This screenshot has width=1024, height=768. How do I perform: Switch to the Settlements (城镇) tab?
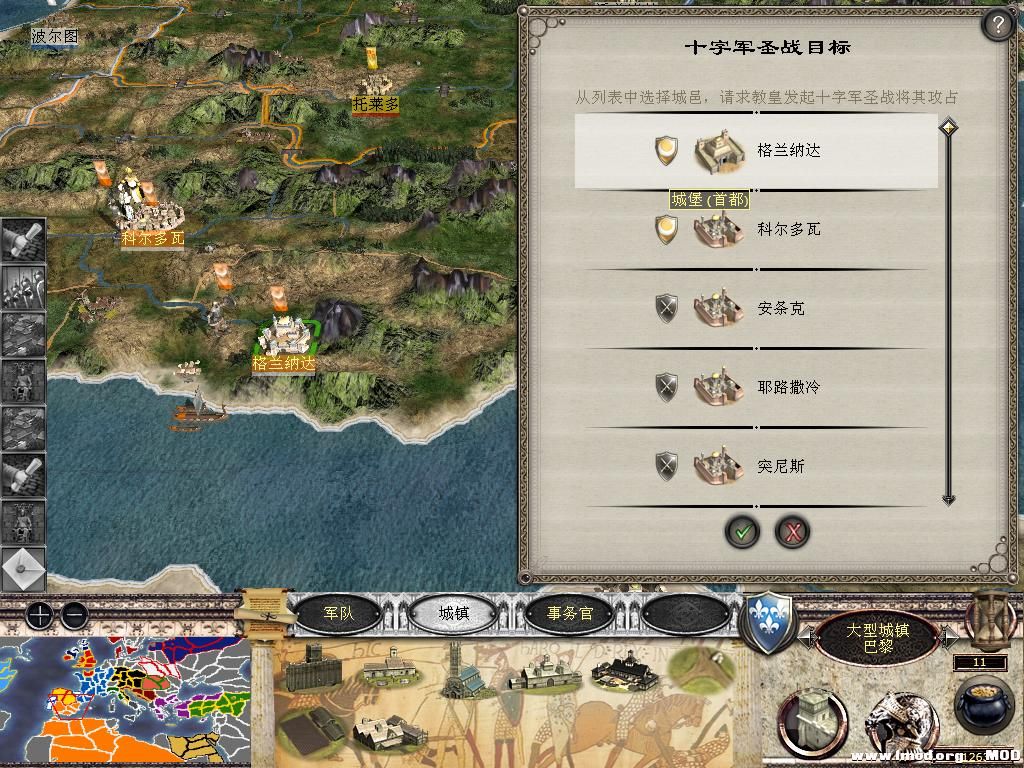click(x=454, y=613)
